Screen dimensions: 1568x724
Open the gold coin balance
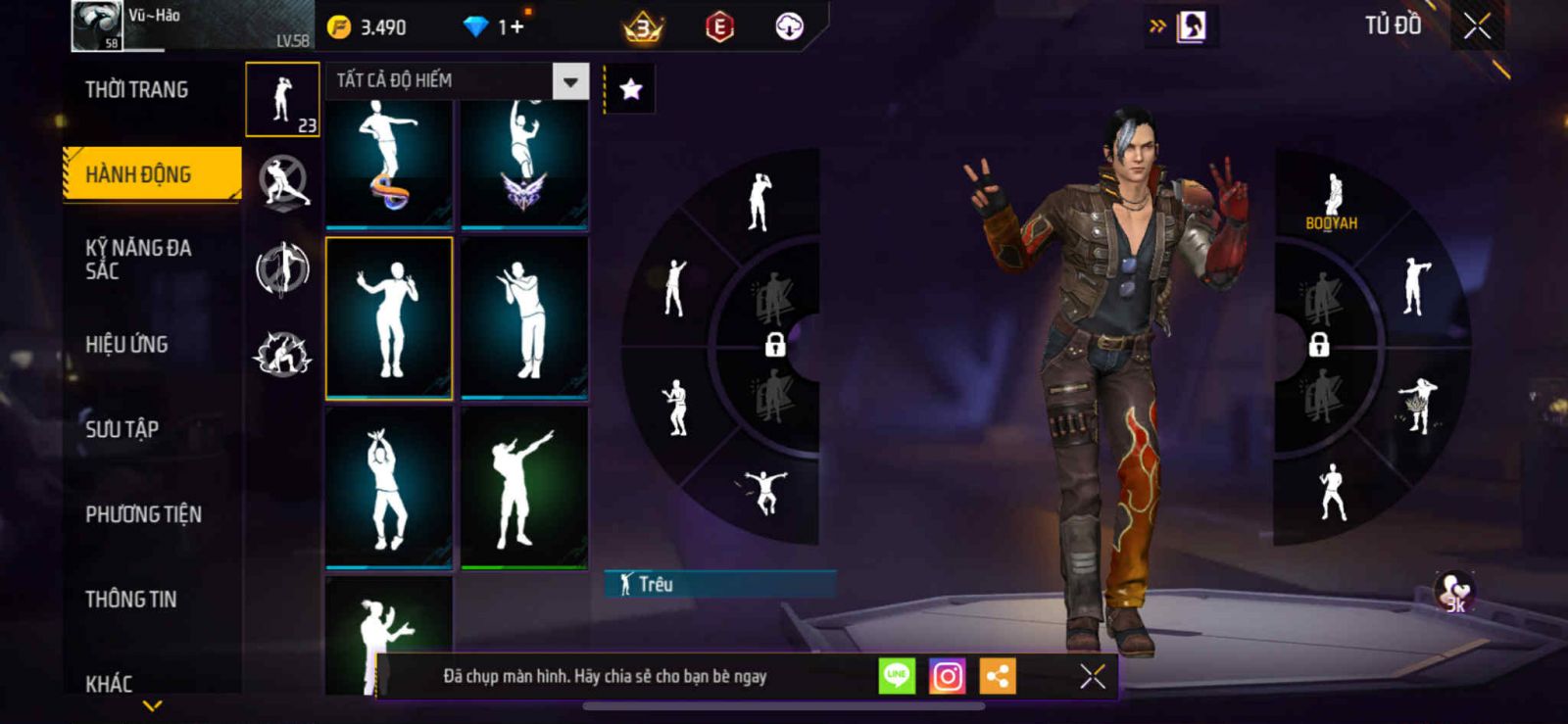tap(367, 27)
